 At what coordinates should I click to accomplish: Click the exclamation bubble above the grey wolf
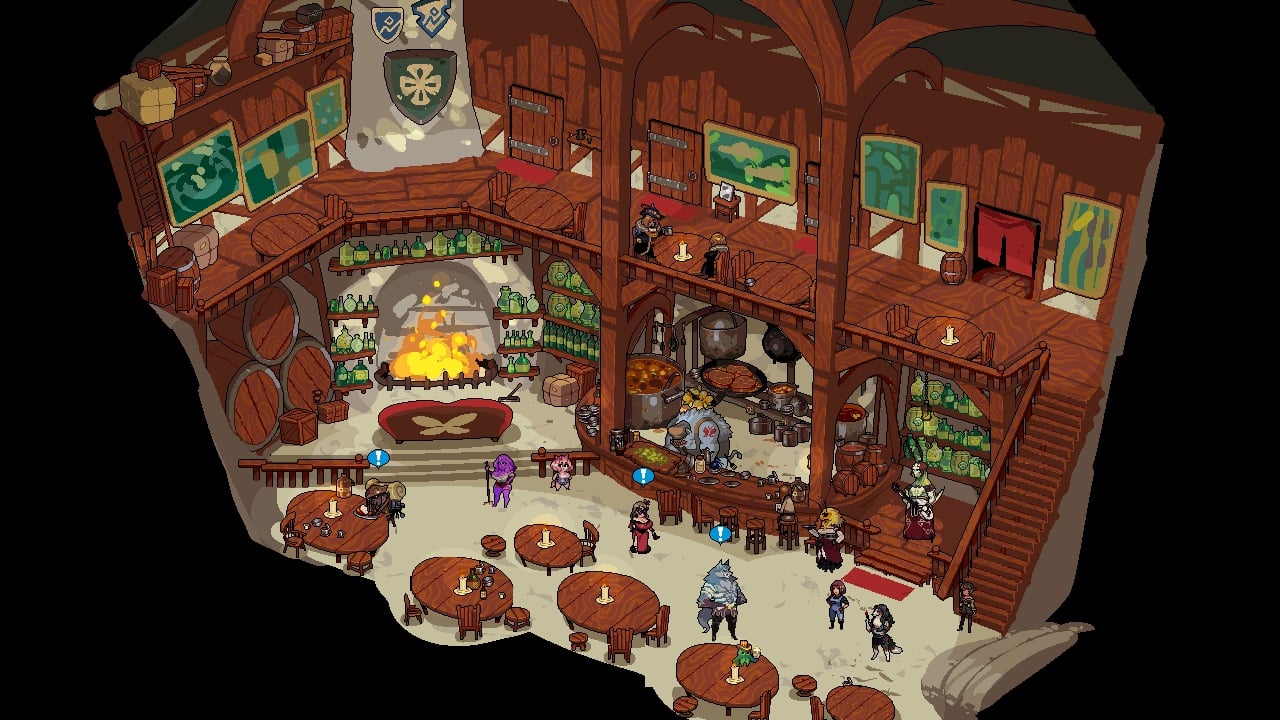720,534
